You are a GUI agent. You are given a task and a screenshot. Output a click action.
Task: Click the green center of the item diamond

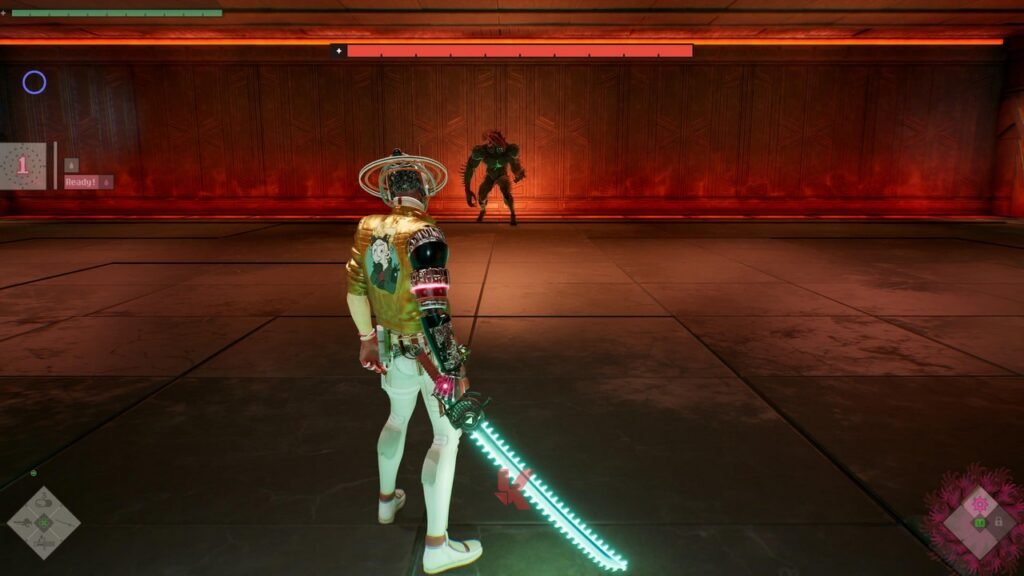click(43, 522)
